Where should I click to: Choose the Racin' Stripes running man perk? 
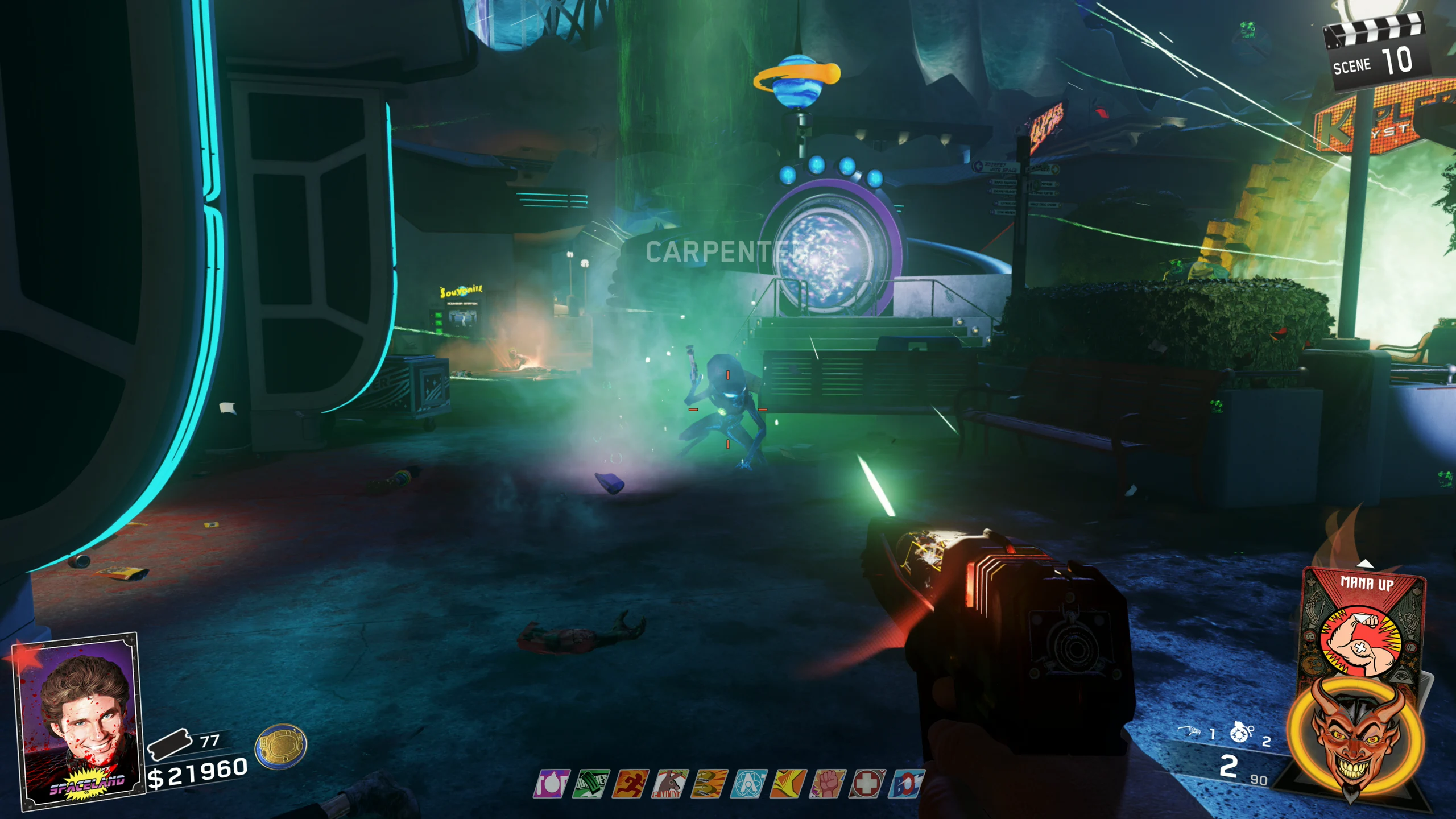coord(631,784)
